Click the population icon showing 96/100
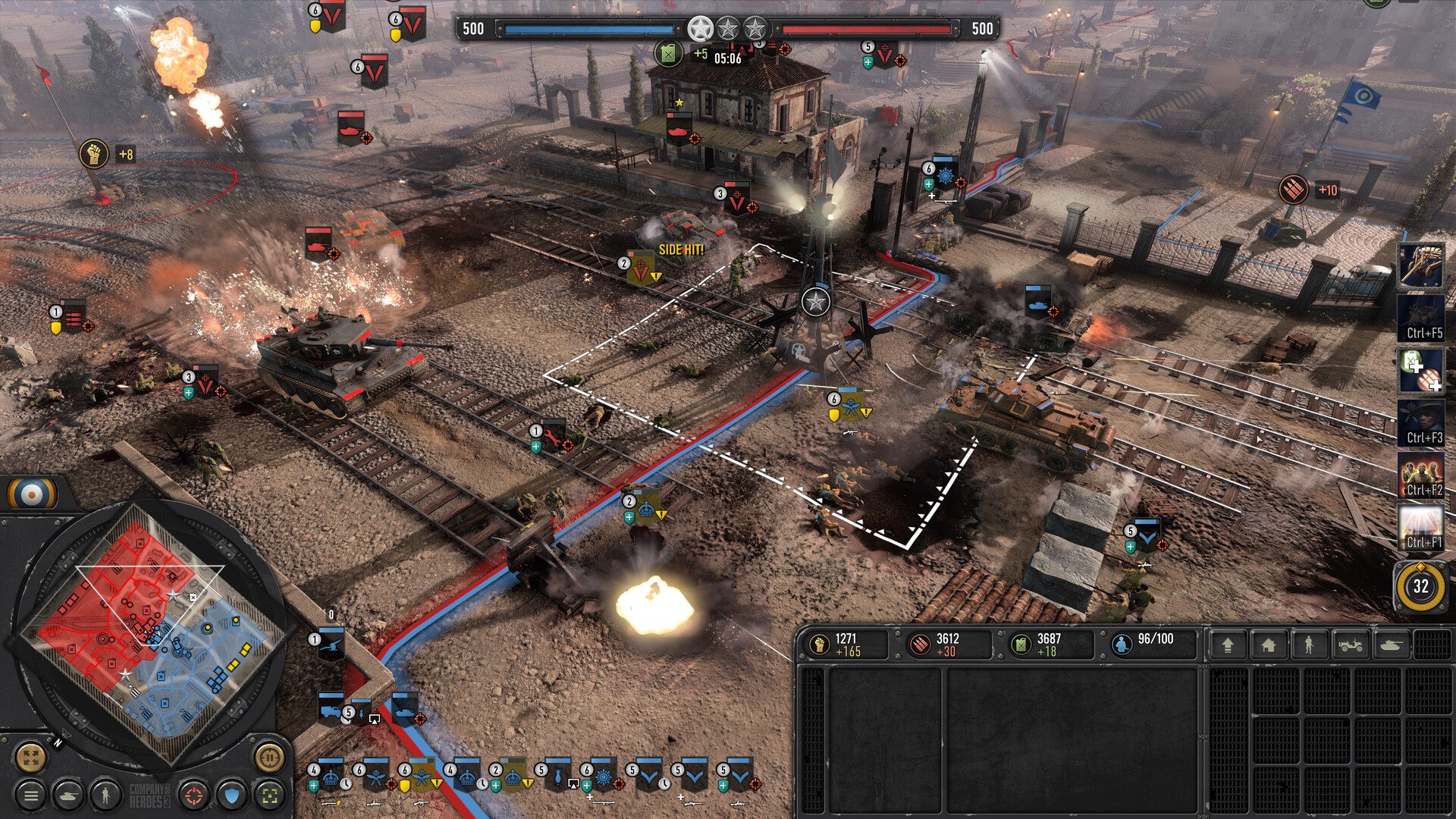 1123,642
